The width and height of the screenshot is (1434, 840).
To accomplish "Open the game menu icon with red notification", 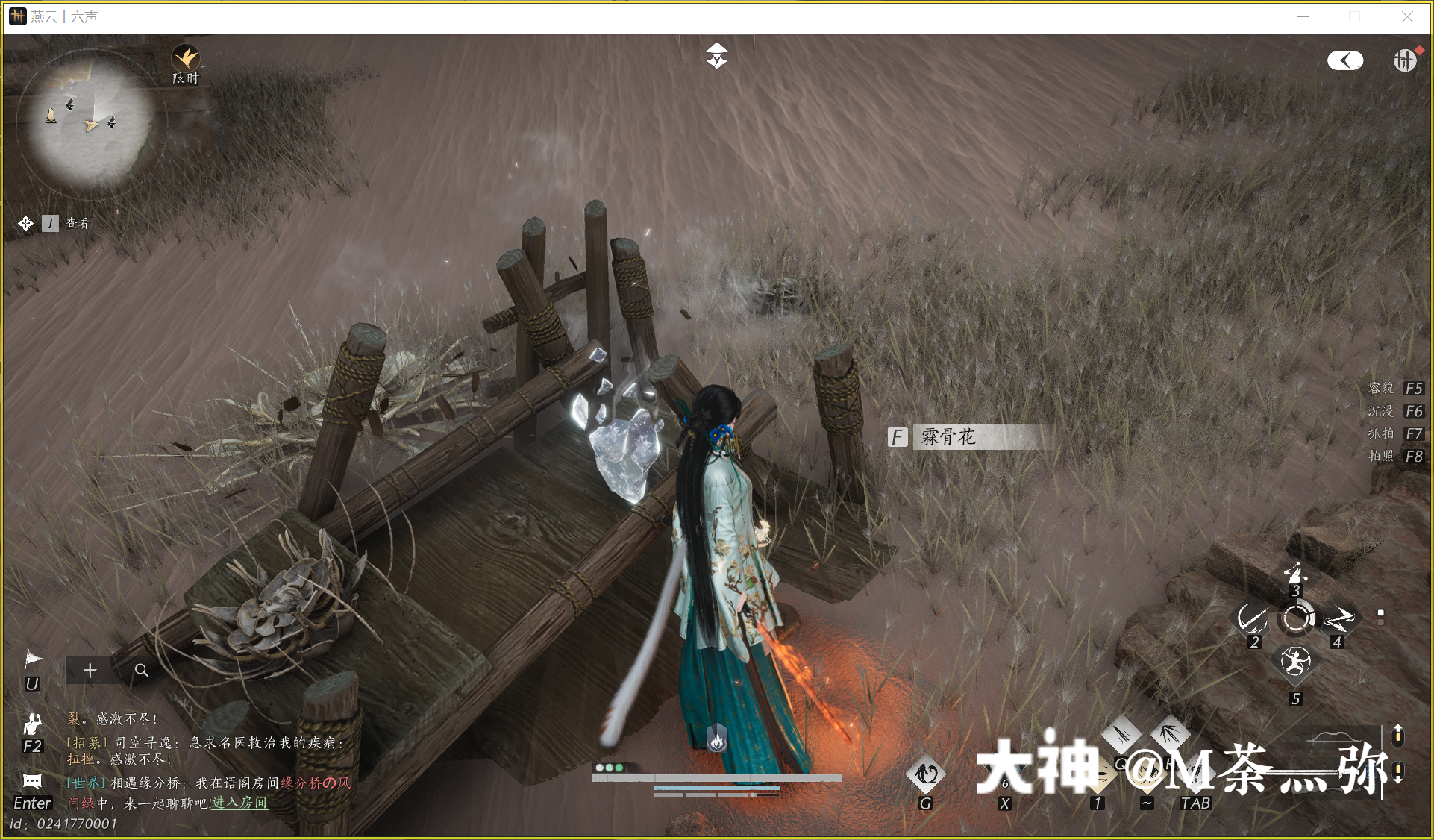I will [x=1406, y=60].
